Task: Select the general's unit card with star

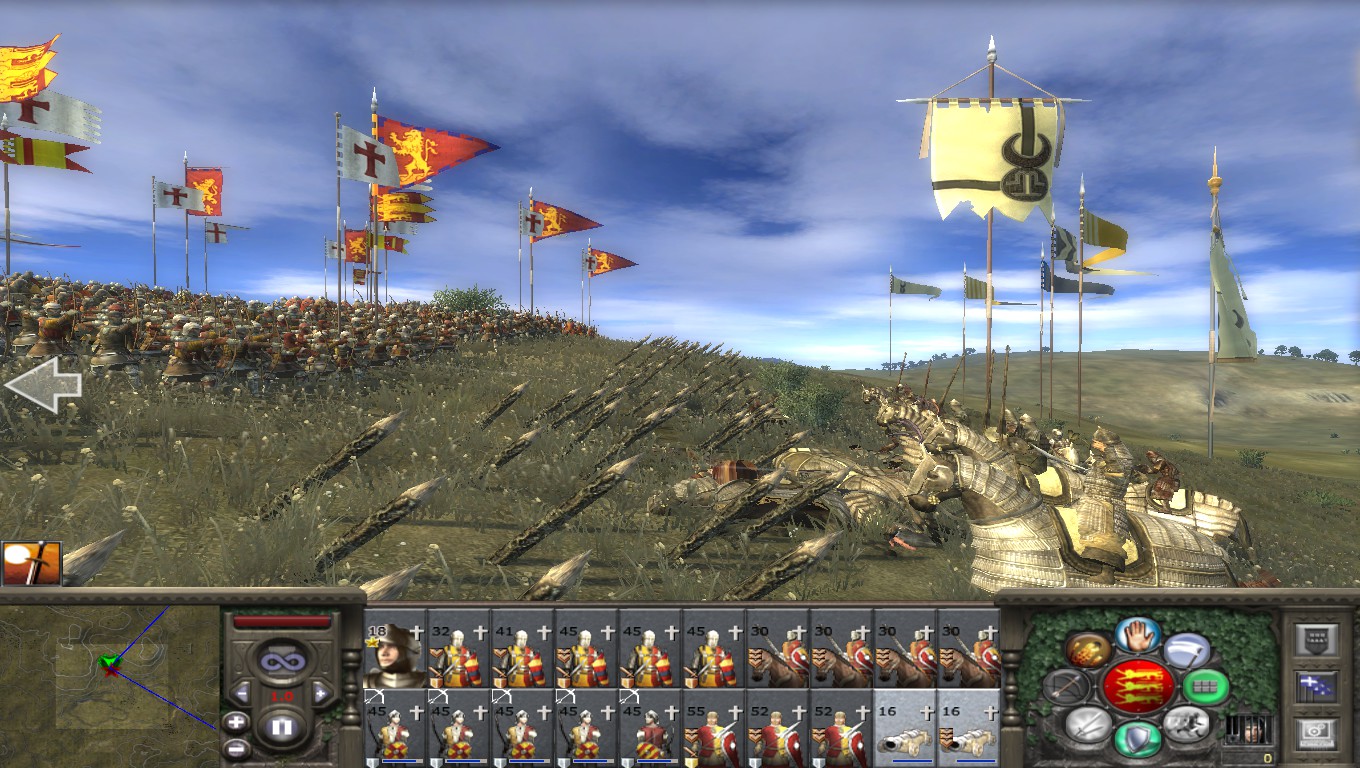Action: click(395, 656)
